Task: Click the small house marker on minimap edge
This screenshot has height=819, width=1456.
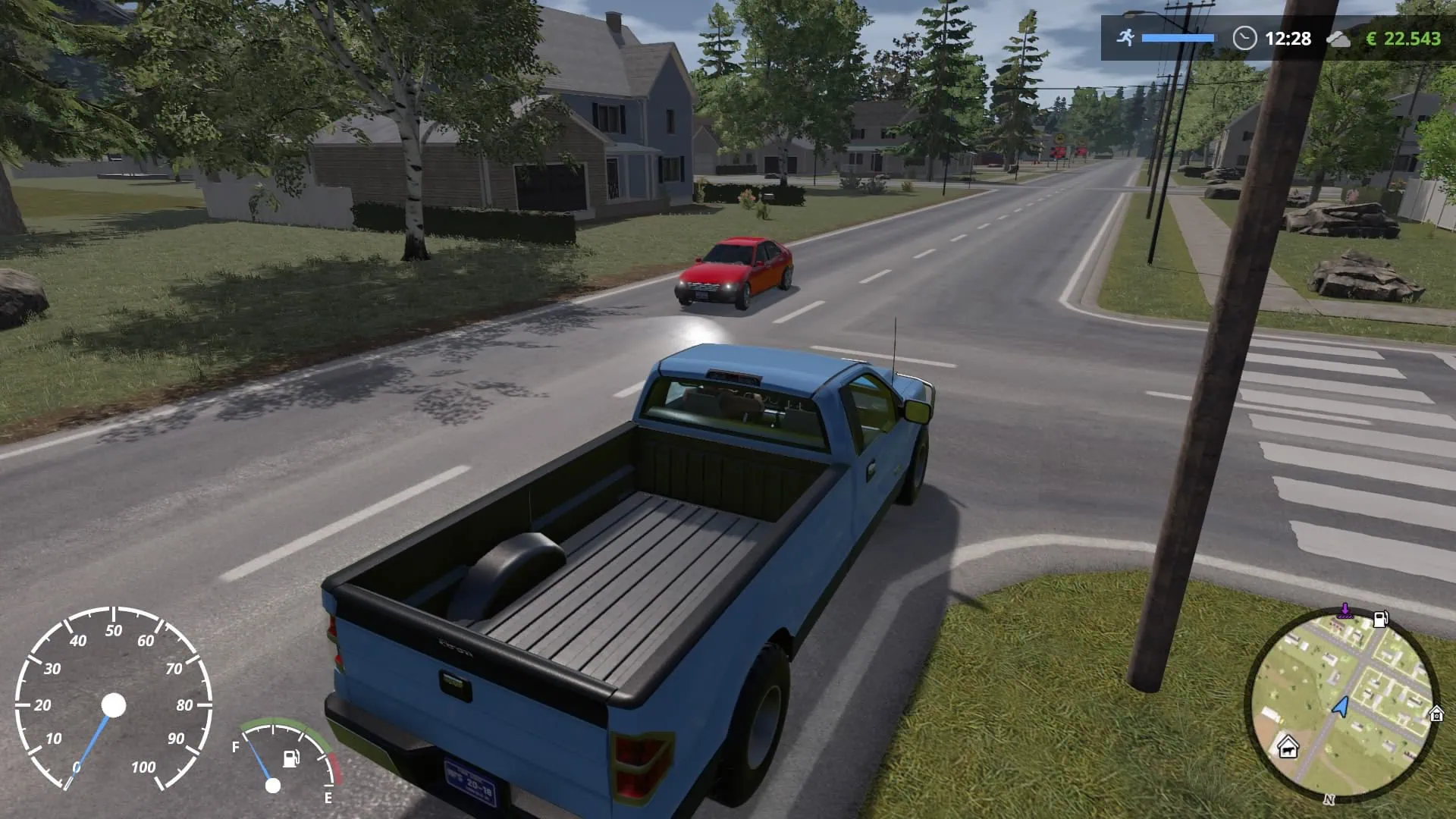Action: pyautogui.click(x=1436, y=714)
